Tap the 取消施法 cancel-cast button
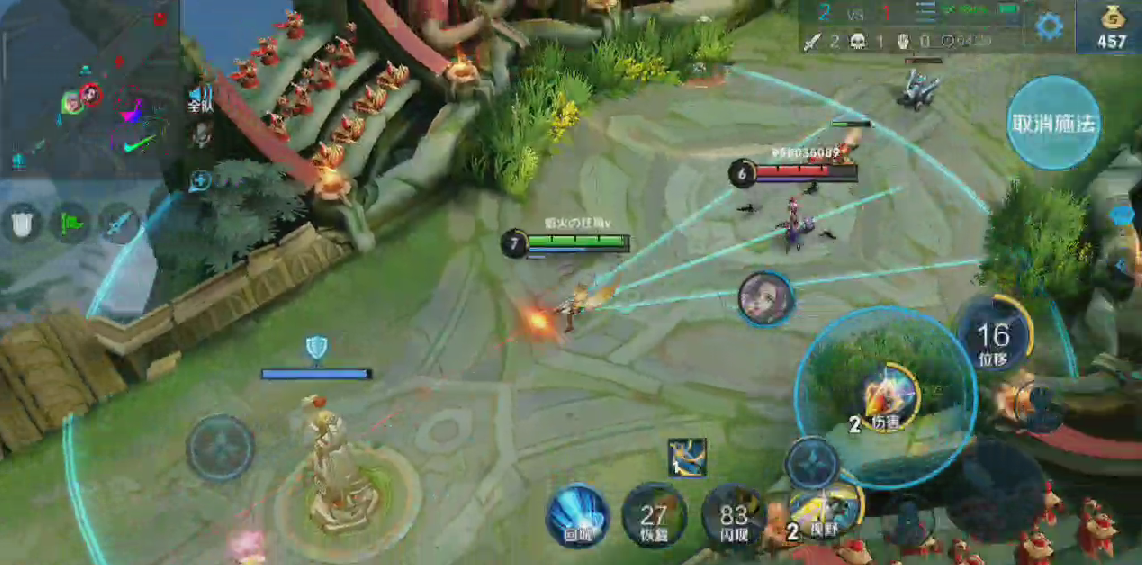The height and width of the screenshot is (565, 1142). [x=1053, y=123]
